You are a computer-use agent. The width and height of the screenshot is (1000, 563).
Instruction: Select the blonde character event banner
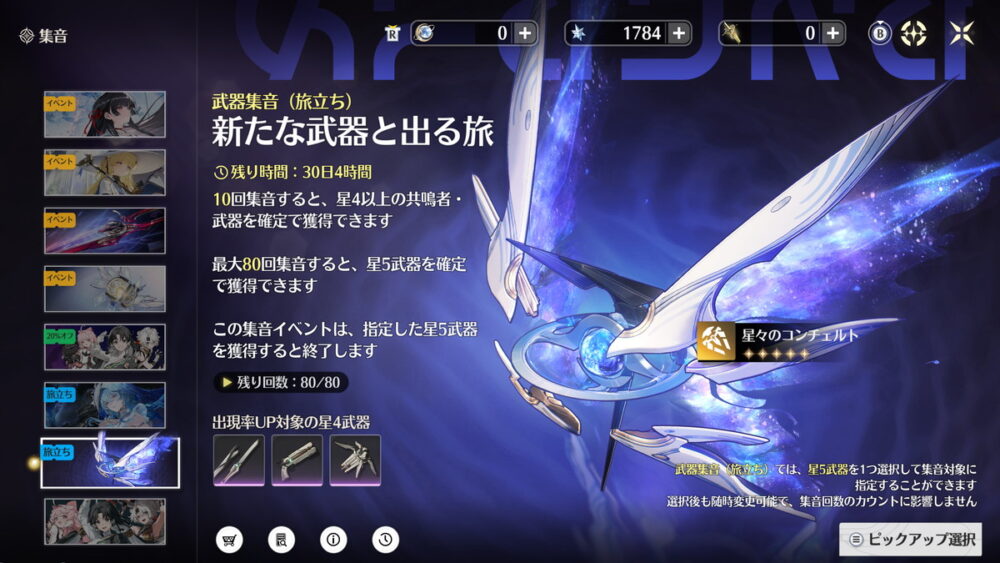(105, 173)
